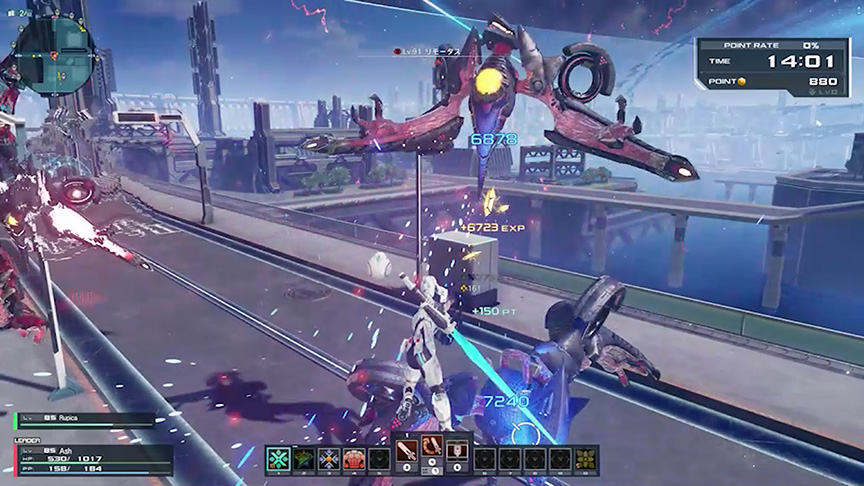Screen dimensions: 864x486
Task: Activate the yellow flower skill slot
Action: tap(587, 458)
